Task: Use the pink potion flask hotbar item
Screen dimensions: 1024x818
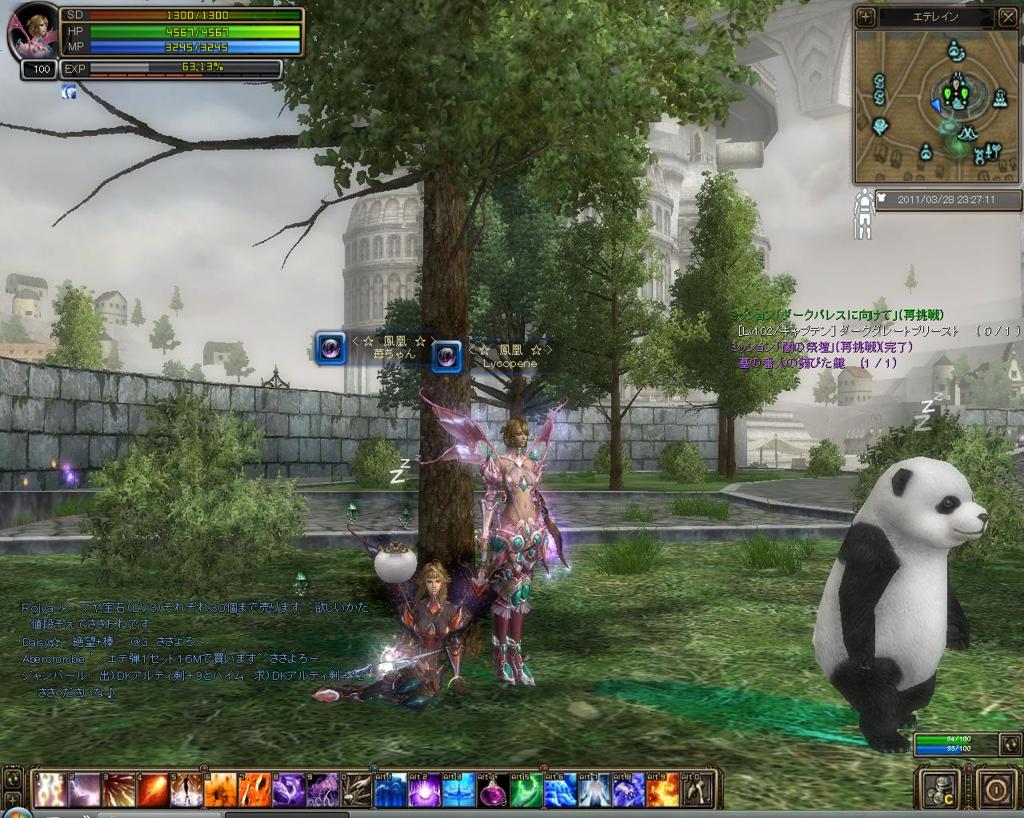Action: [x=493, y=790]
